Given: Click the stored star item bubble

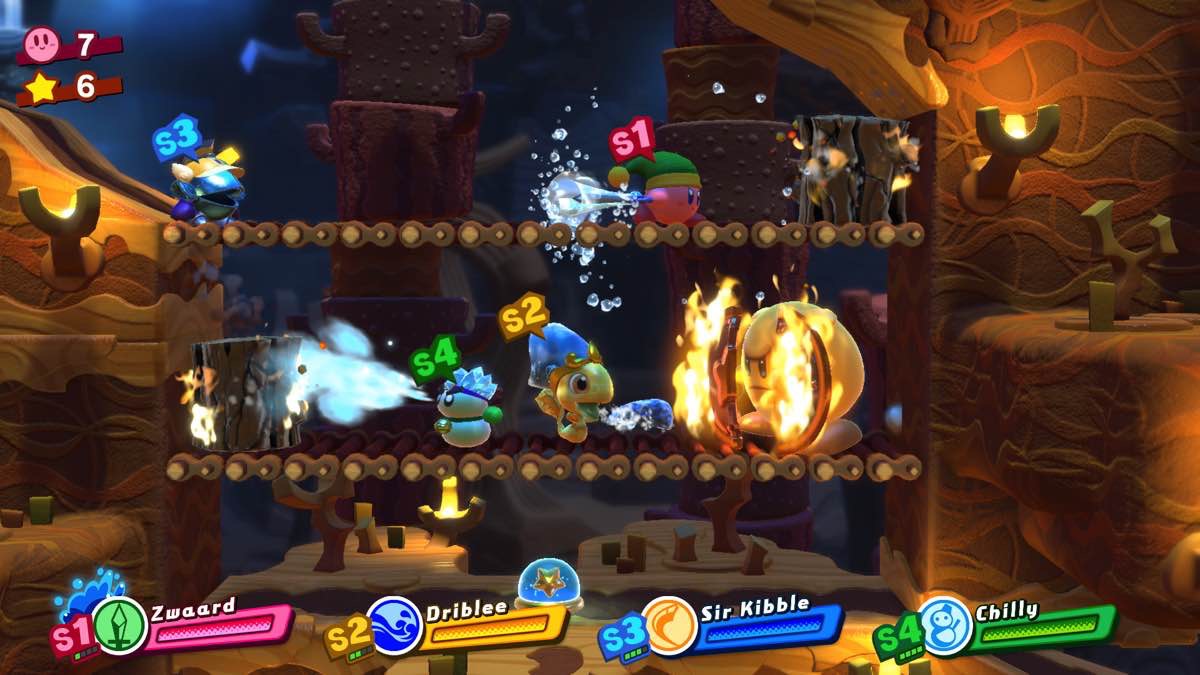Looking at the screenshot, I should [544, 583].
